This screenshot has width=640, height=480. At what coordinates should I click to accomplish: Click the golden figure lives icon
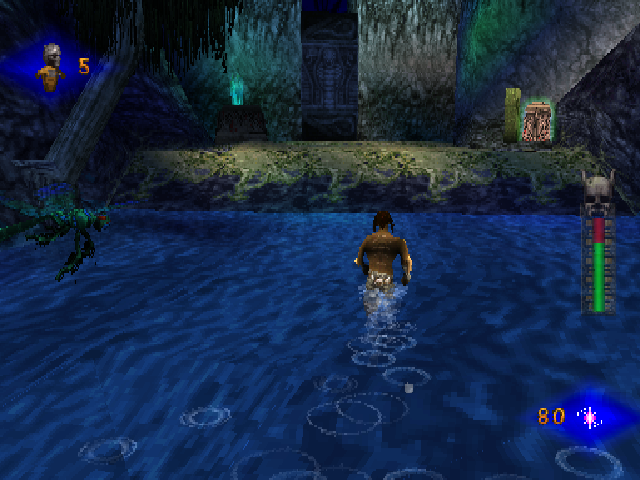click(50, 67)
